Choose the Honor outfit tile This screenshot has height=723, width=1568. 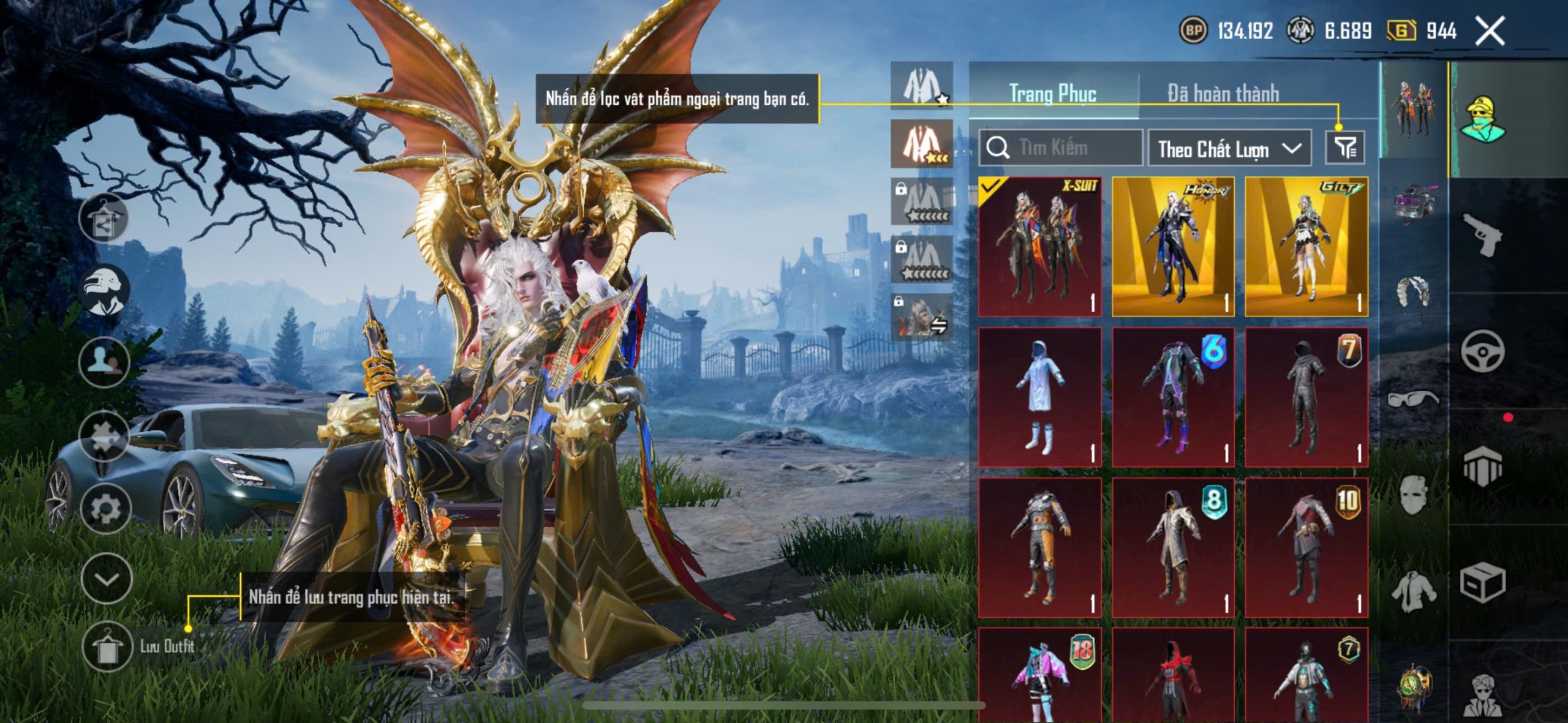pyautogui.click(x=1173, y=247)
